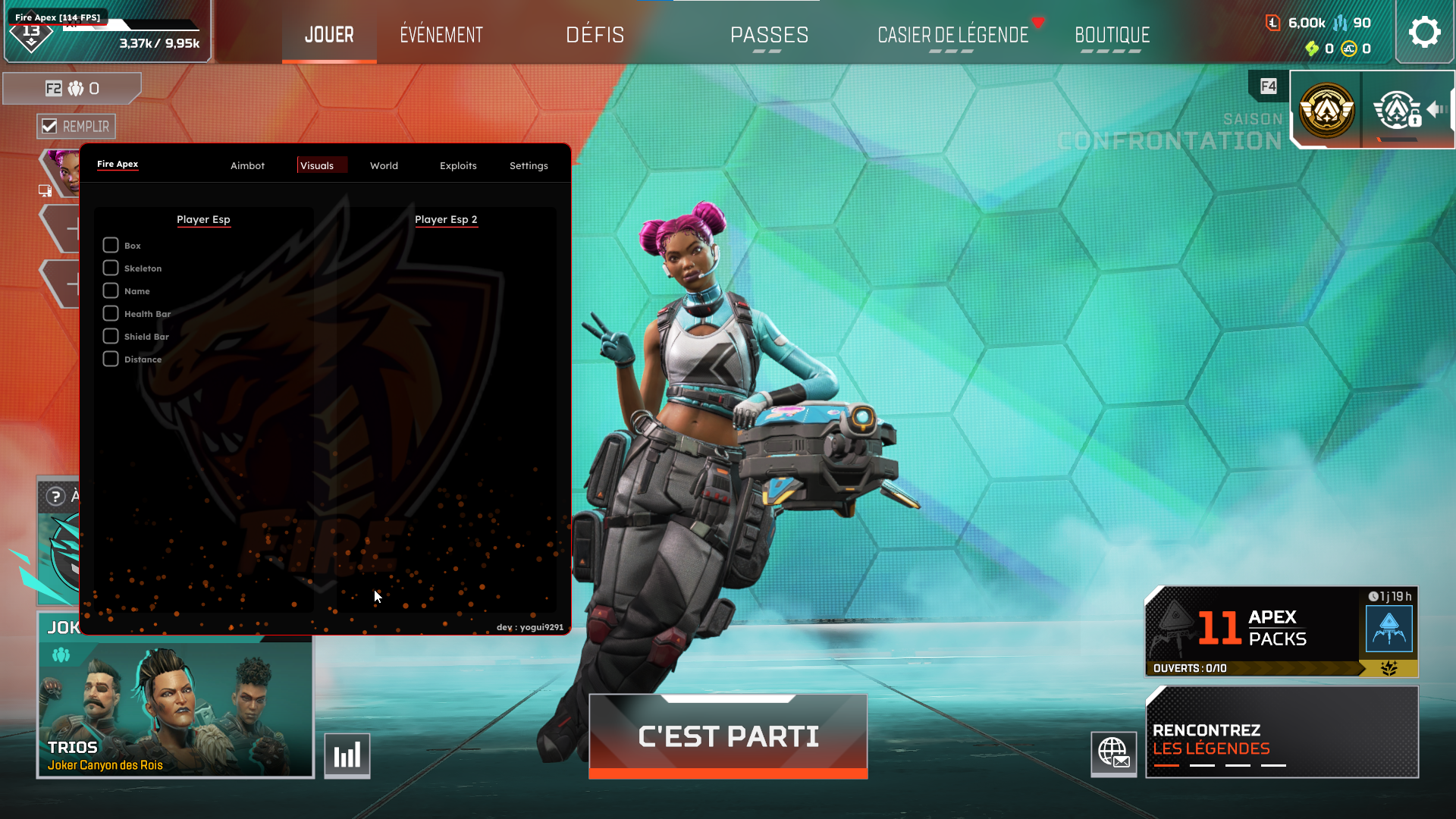1456x819 pixels.
Task: Mute the lobby speaker icon near the ranked badge
Action: coord(1436,110)
